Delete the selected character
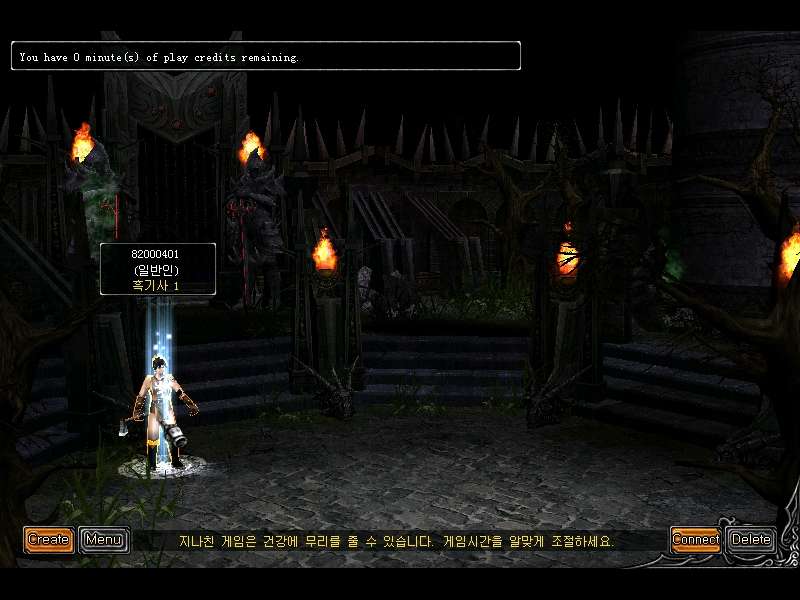The width and height of the screenshot is (800, 600). 751,540
